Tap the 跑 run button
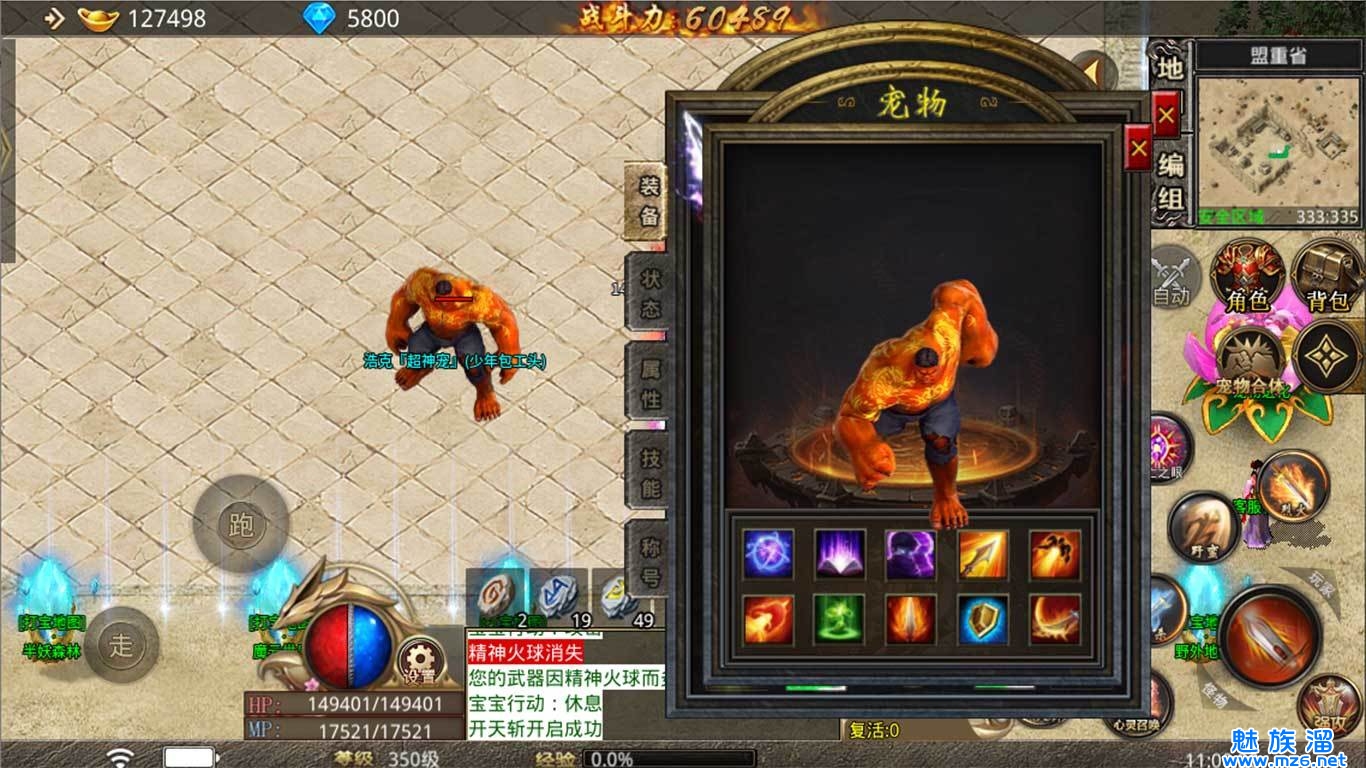The image size is (1366, 768). coord(241,524)
